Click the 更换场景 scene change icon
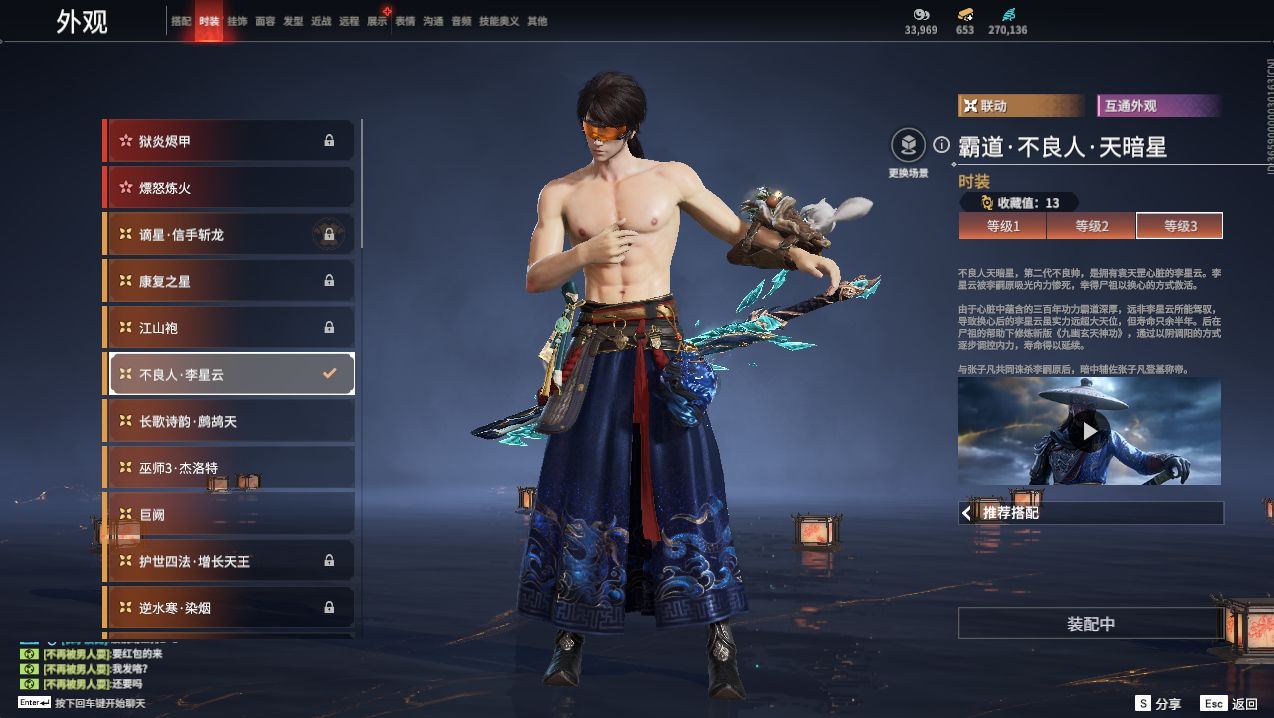Screen dimensions: 1274x718 click(x=908, y=147)
